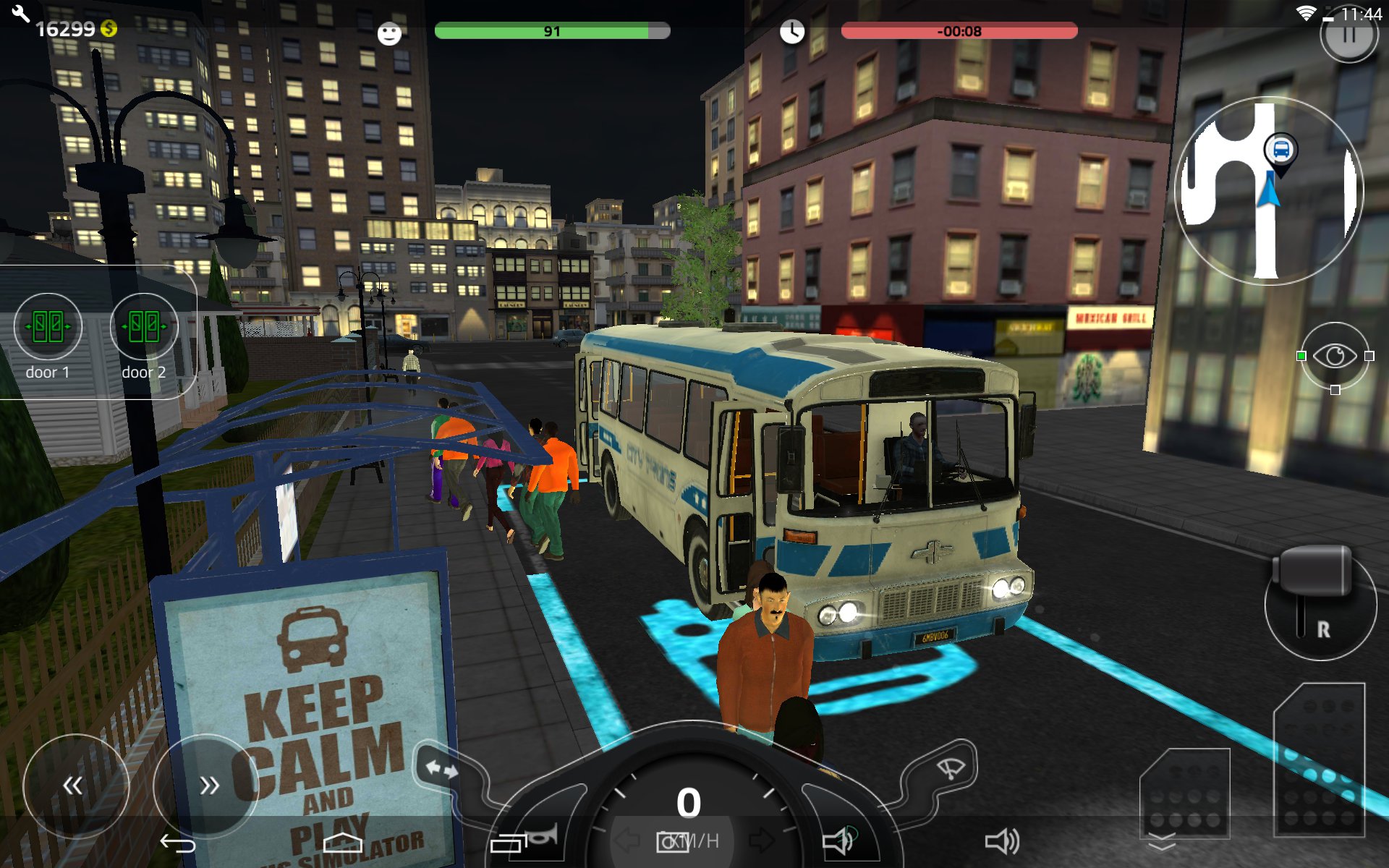This screenshot has height=868, width=1389.
Task: Toggle door 2 of the bus
Action: [x=144, y=327]
